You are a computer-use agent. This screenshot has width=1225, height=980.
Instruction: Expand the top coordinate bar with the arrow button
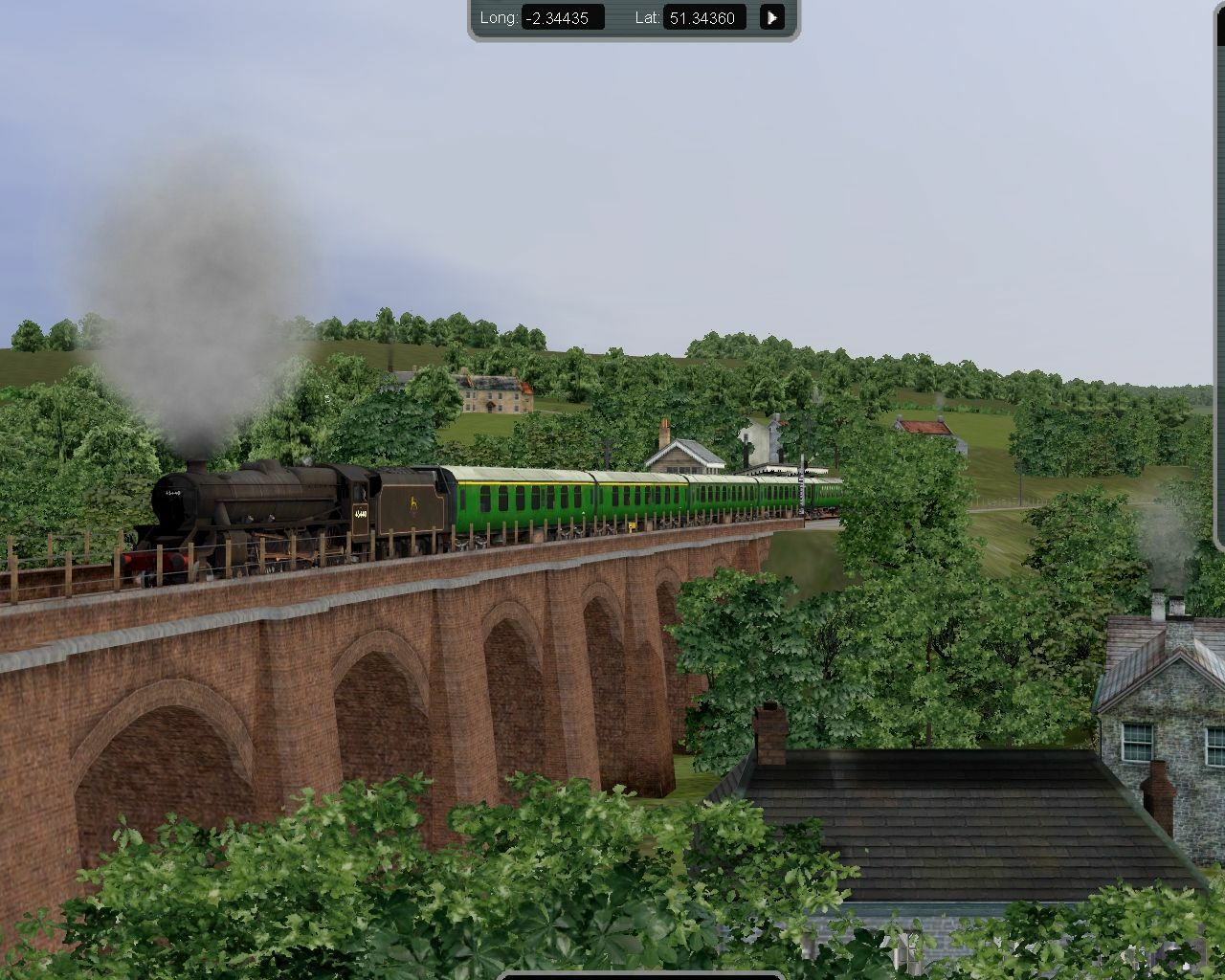(x=771, y=17)
